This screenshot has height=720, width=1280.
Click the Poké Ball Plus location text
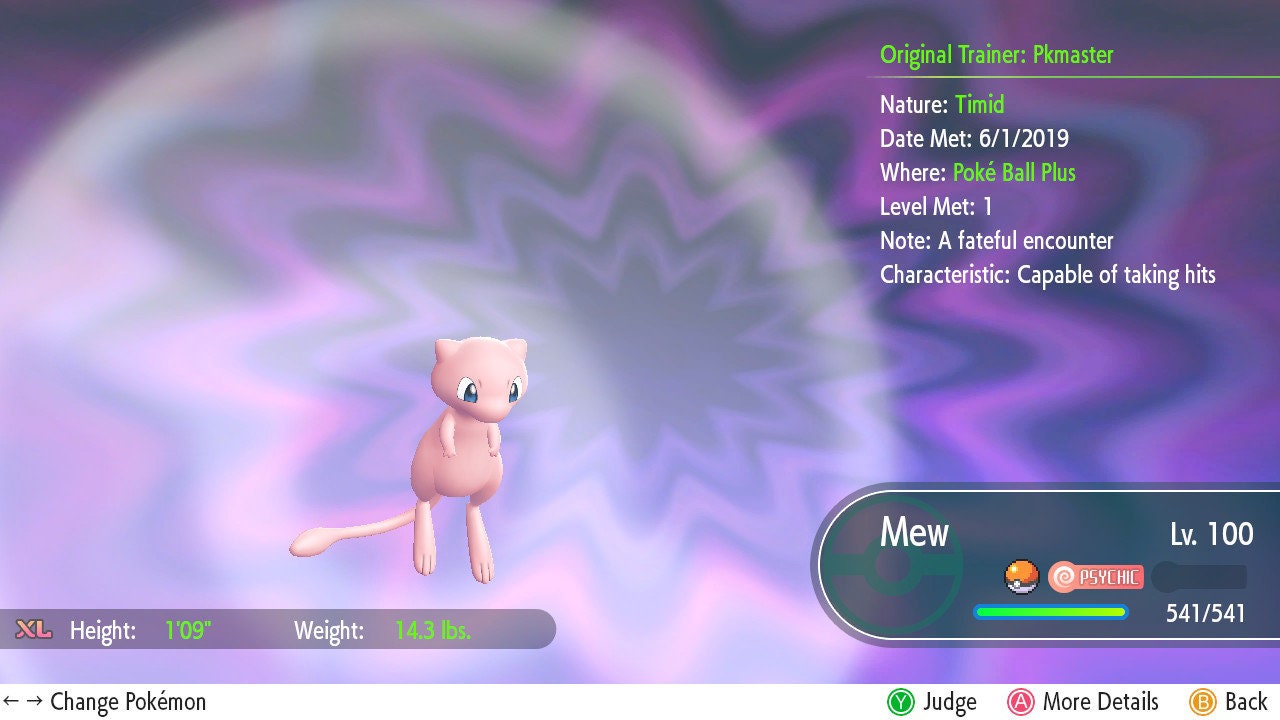tap(1012, 172)
